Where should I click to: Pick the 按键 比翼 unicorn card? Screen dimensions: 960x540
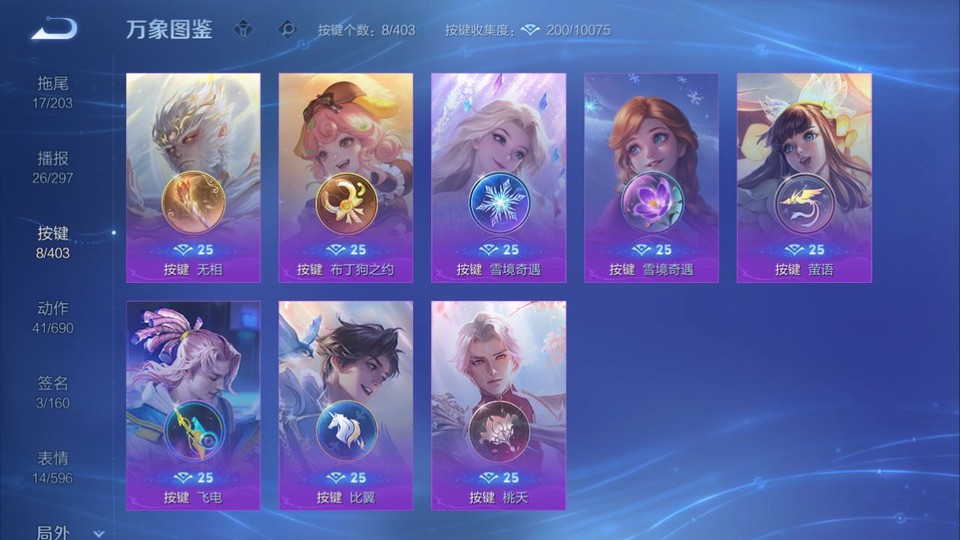(x=346, y=405)
